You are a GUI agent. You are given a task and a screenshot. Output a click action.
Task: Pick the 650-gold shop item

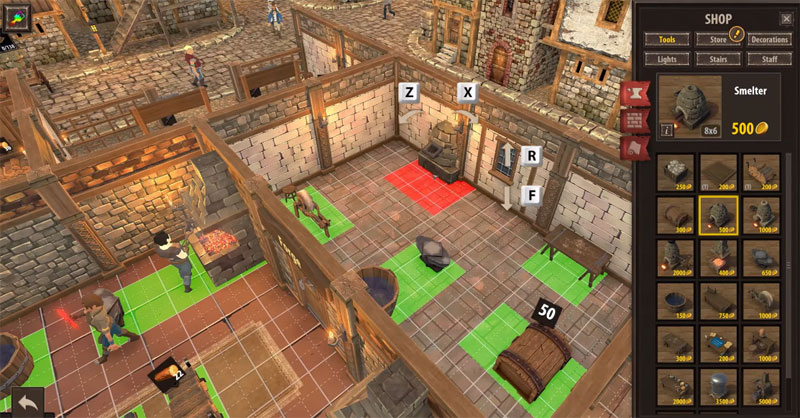point(762,257)
